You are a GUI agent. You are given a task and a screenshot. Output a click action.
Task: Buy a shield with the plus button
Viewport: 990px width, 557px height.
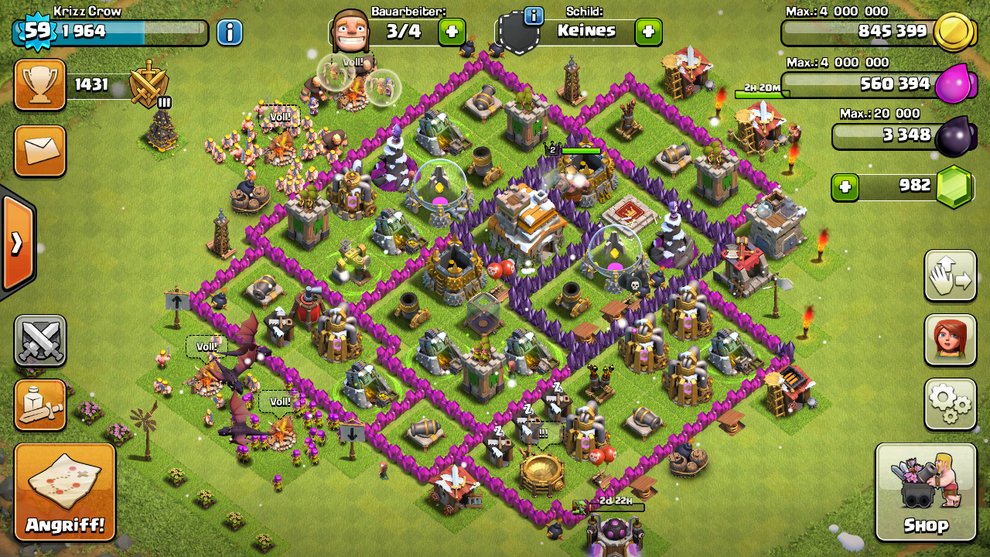(648, 31)
